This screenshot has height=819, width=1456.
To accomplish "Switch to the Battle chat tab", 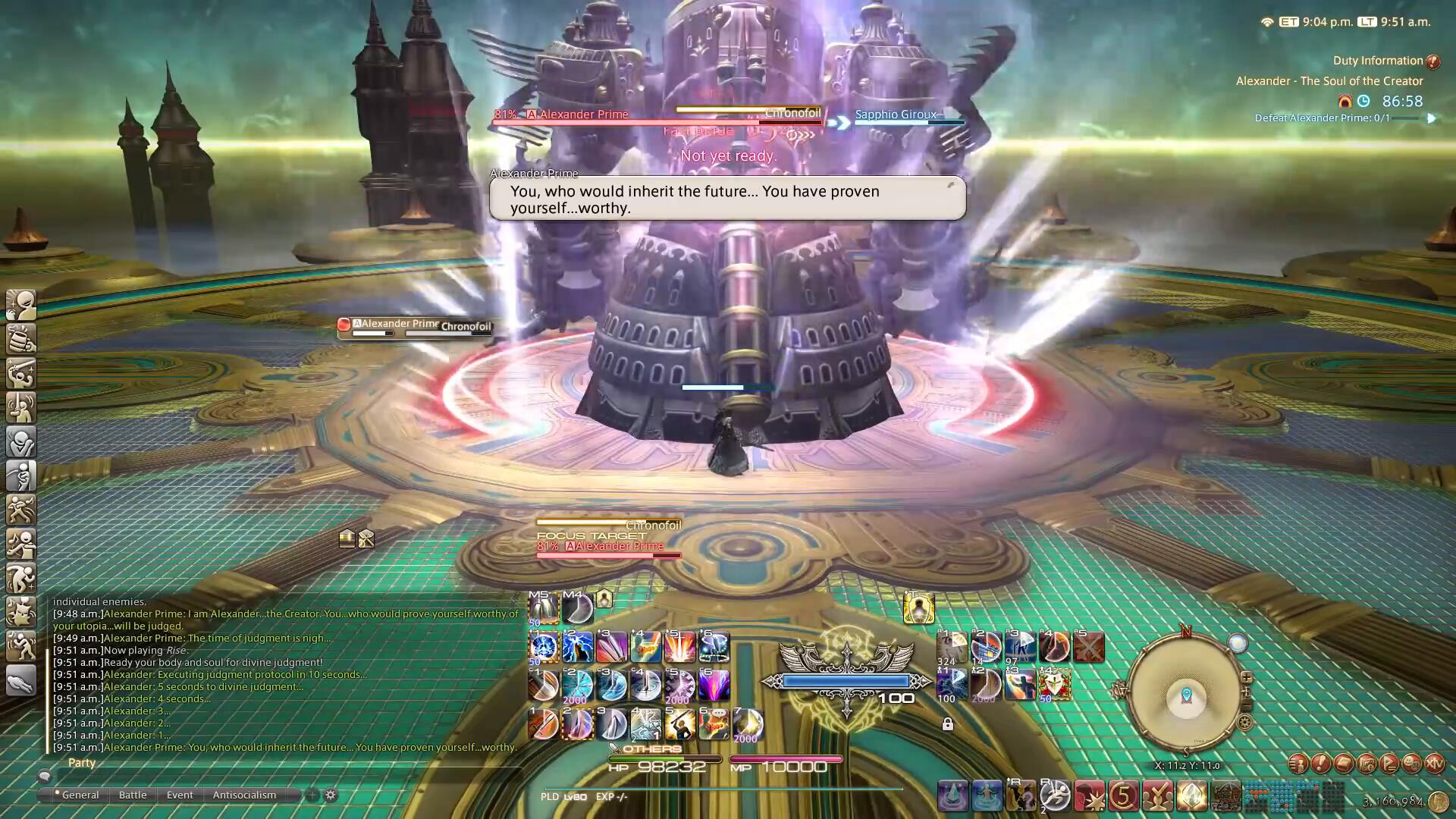I will [x=133, y=795].
